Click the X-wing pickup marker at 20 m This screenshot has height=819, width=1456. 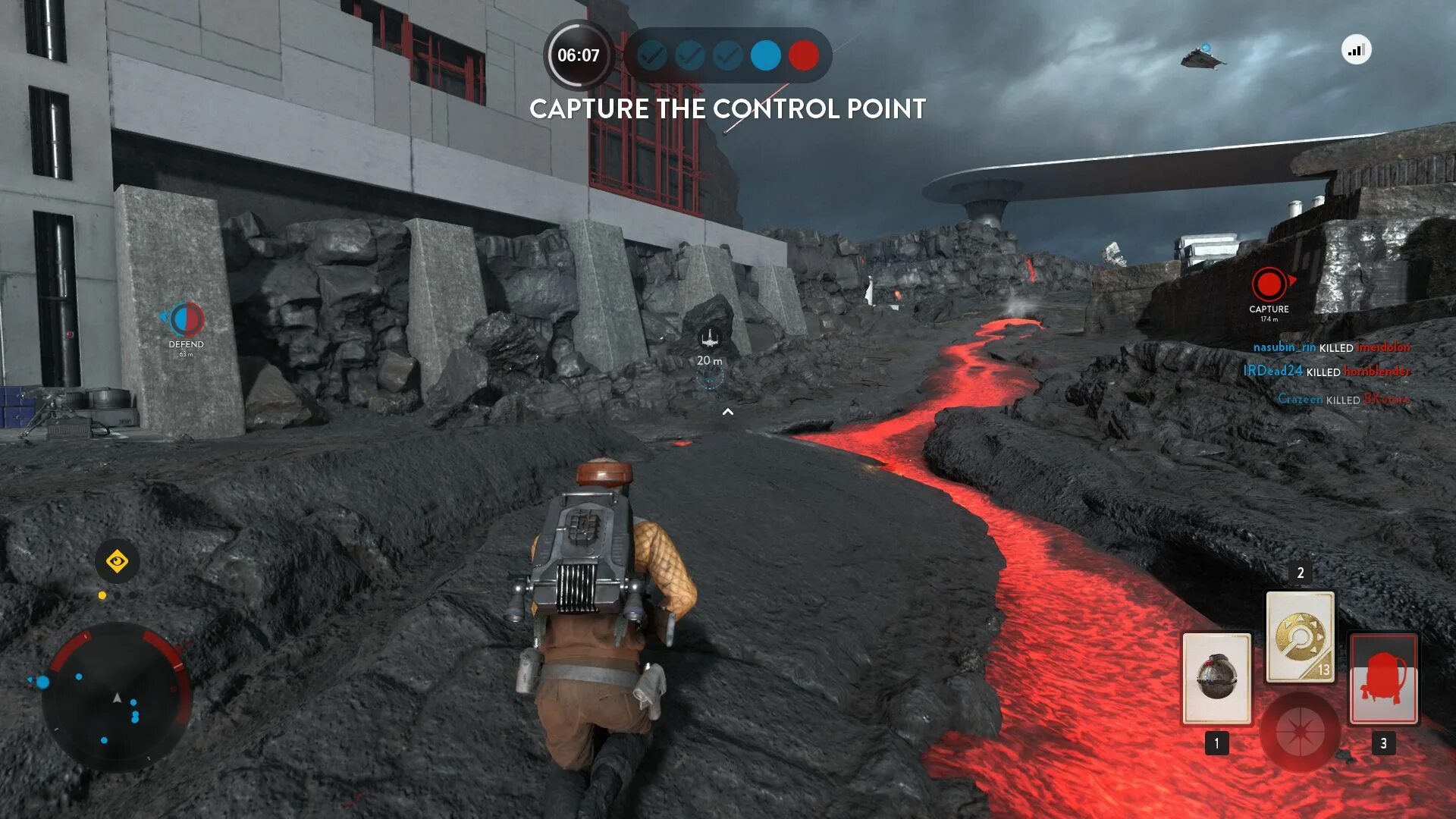tap(709, 338)
